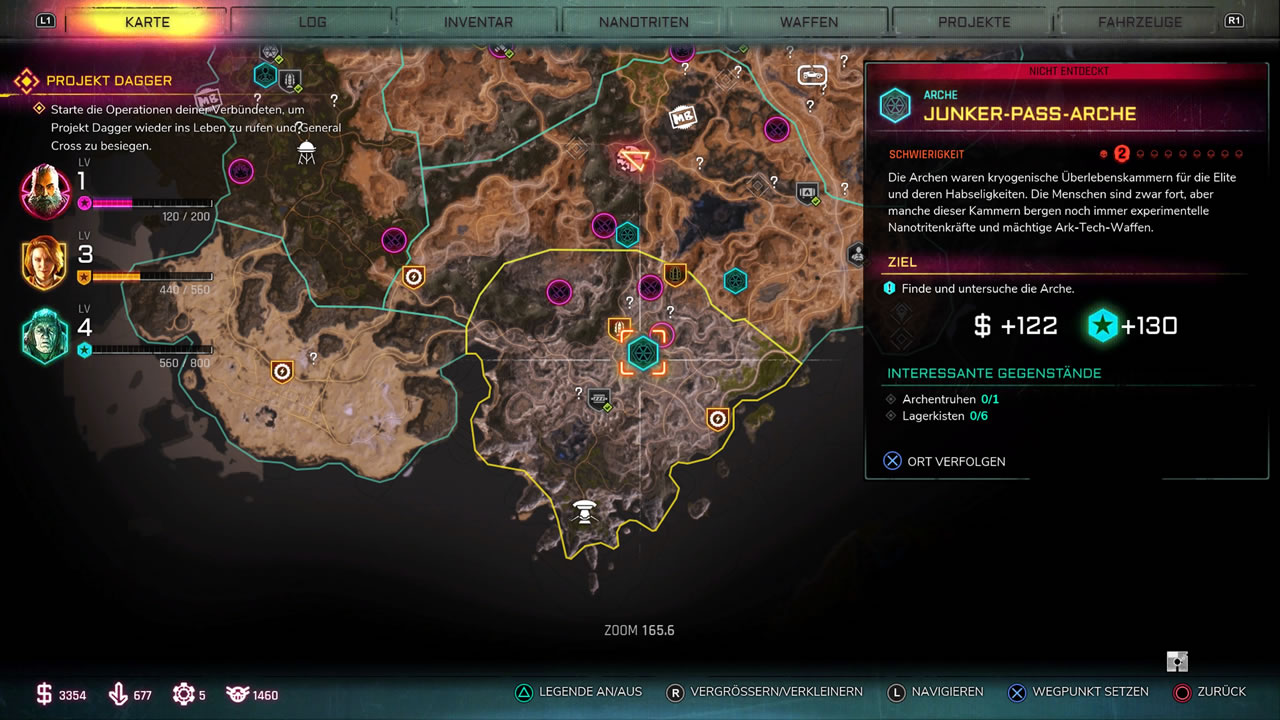
Task: Go to the WAFFEN tab
Action: [x=809, y=22]
